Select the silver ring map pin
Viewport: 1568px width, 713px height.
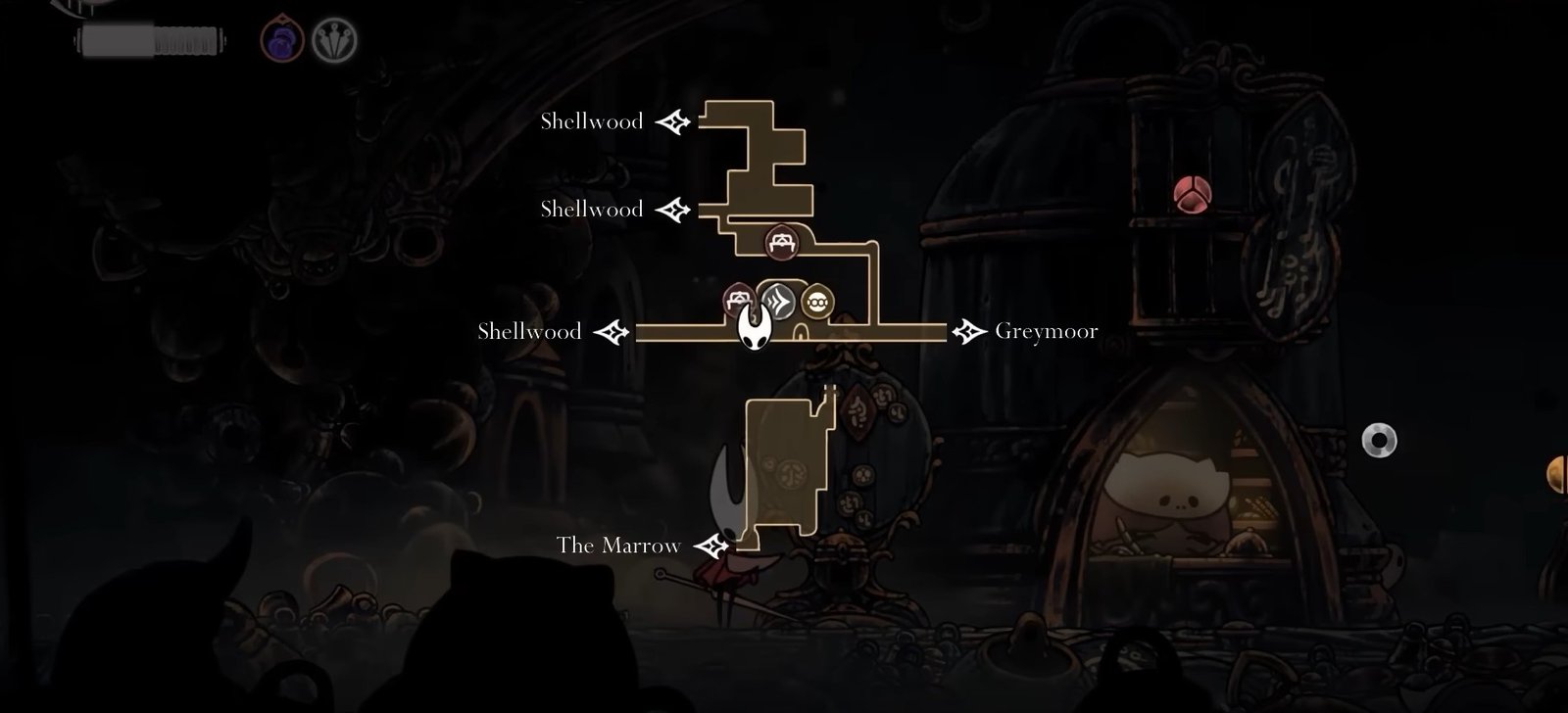(1379, 441)
